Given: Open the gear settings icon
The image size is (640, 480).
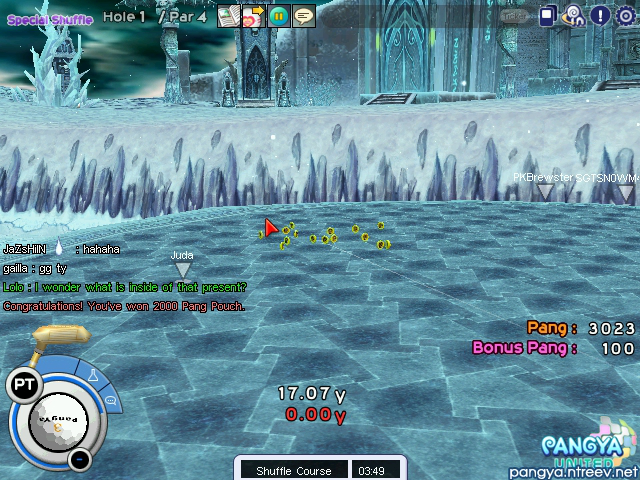Looking at the screenshot, I should [x=626, y=15].
